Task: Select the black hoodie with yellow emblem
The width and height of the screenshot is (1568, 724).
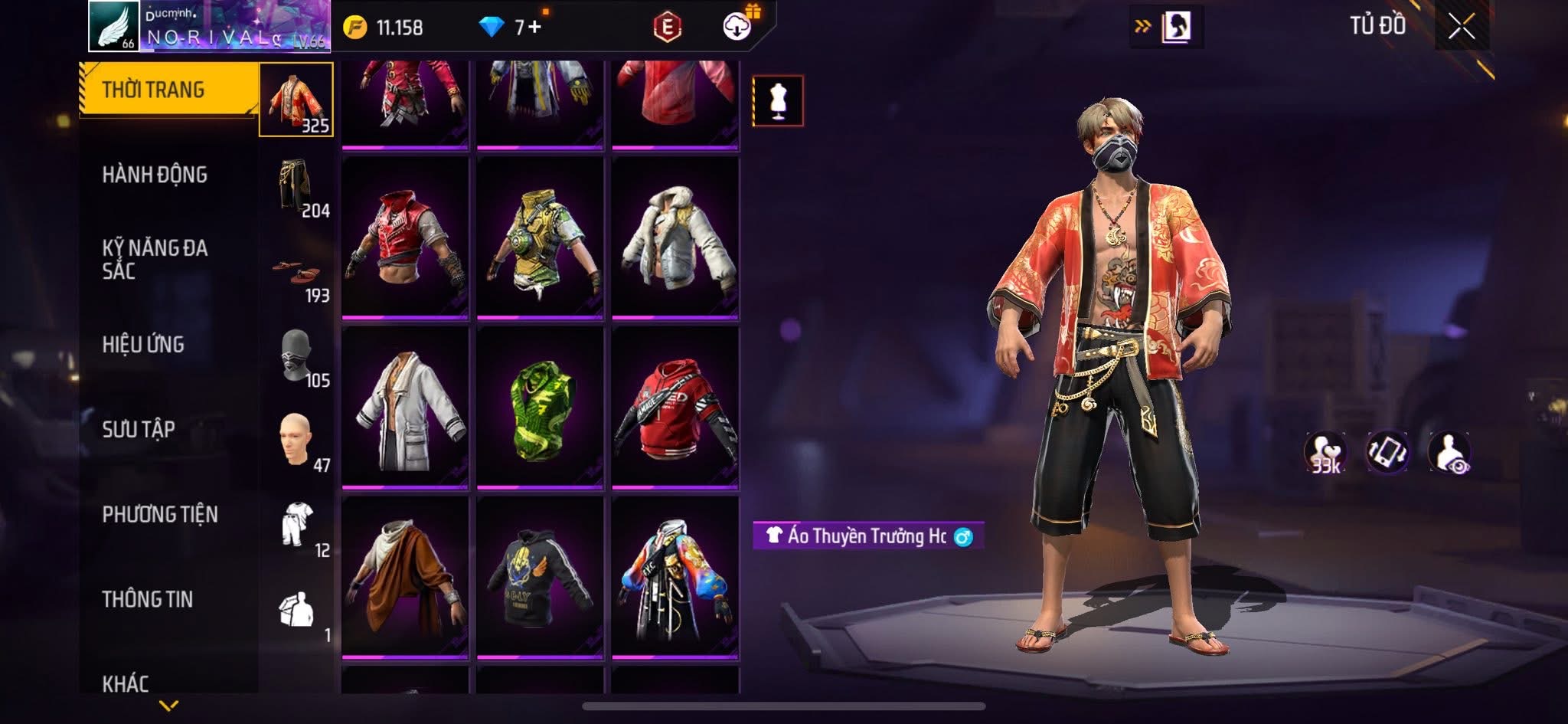Action: pos(540,578)
